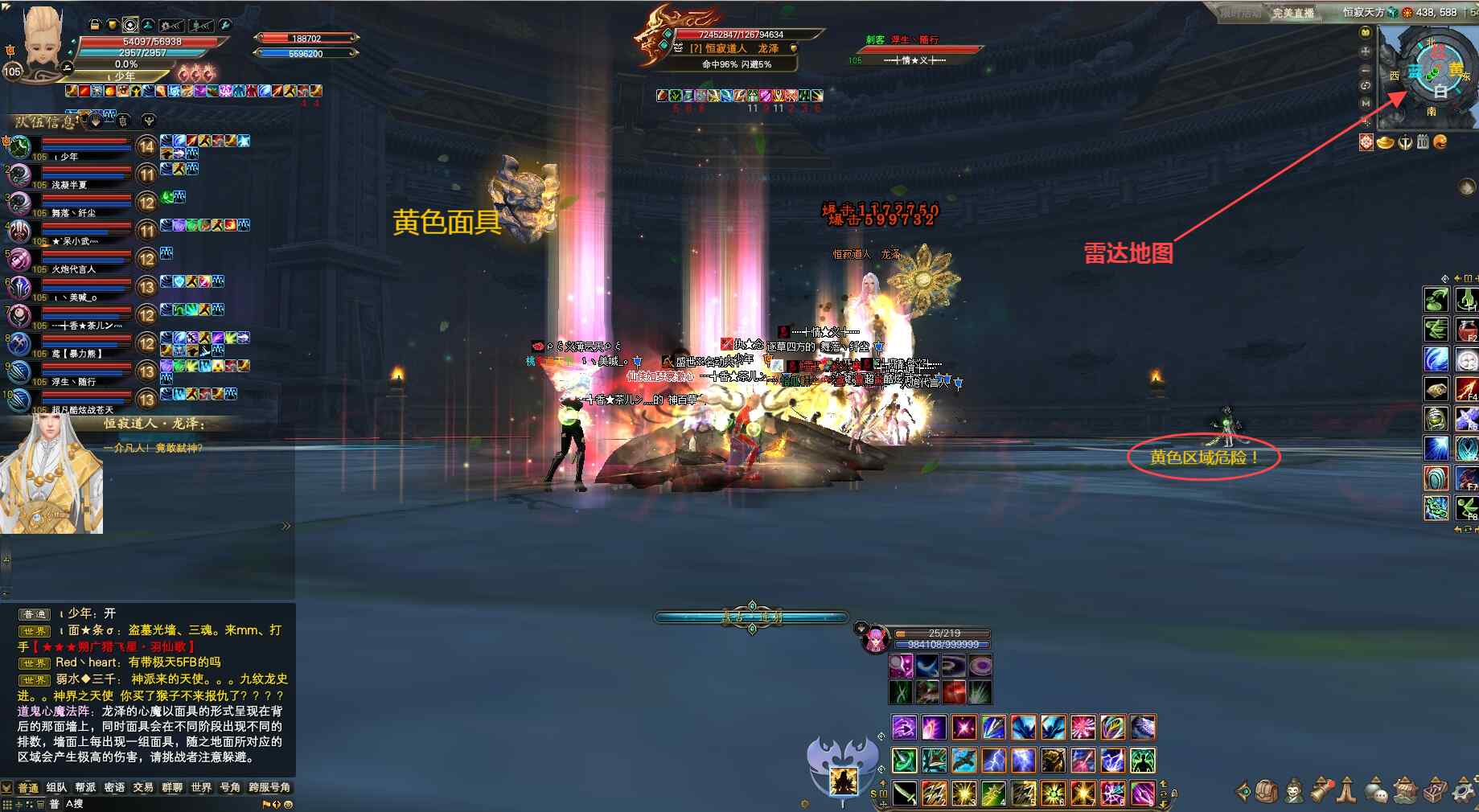Open the gear settings menu icon
Screen dimensions: 1479x812
1462,791
